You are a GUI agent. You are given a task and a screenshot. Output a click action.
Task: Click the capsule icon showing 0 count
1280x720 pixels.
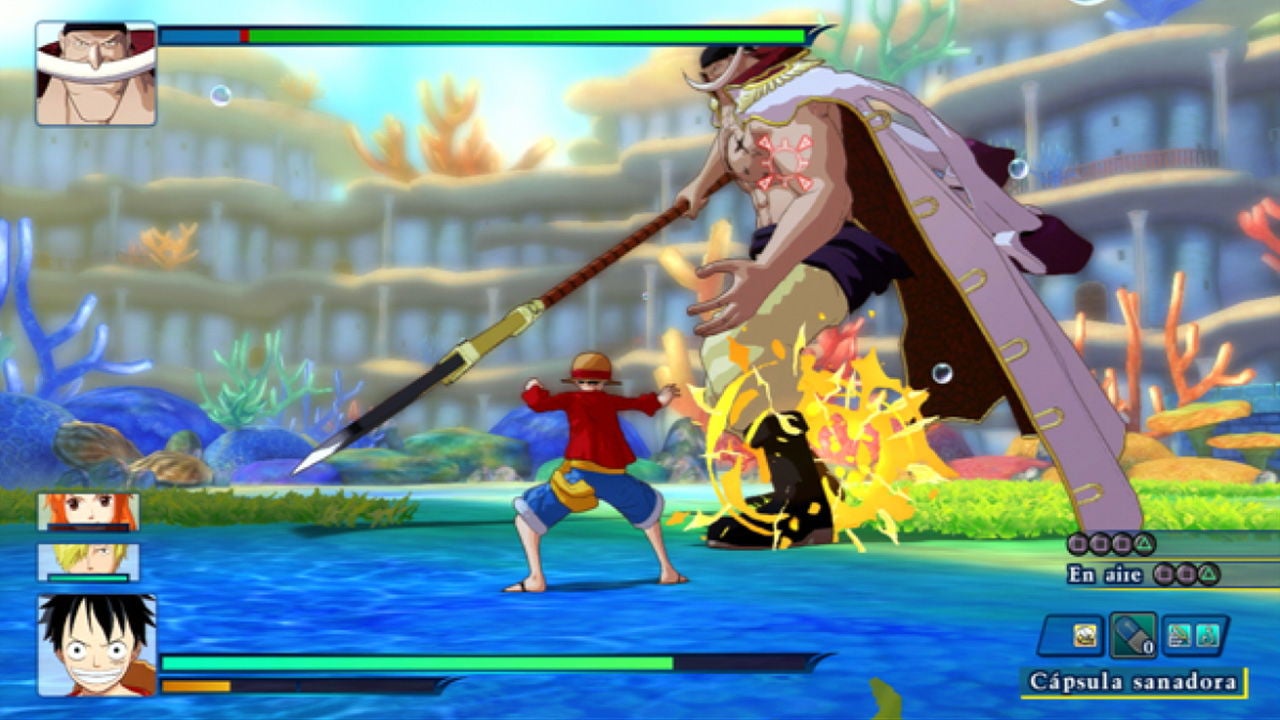pos(1132,634)
